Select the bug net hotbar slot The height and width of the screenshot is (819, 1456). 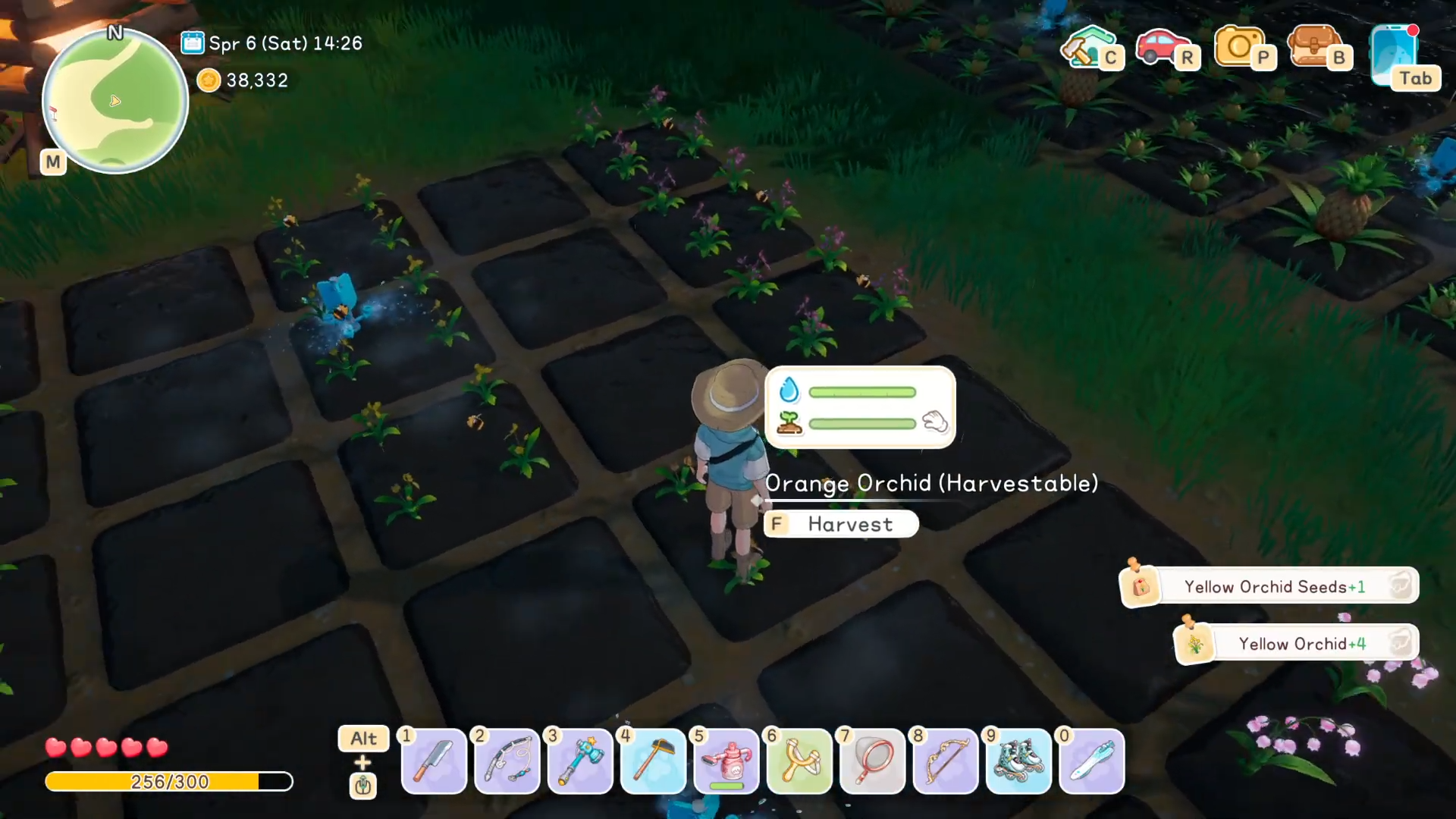pos(872,761)
